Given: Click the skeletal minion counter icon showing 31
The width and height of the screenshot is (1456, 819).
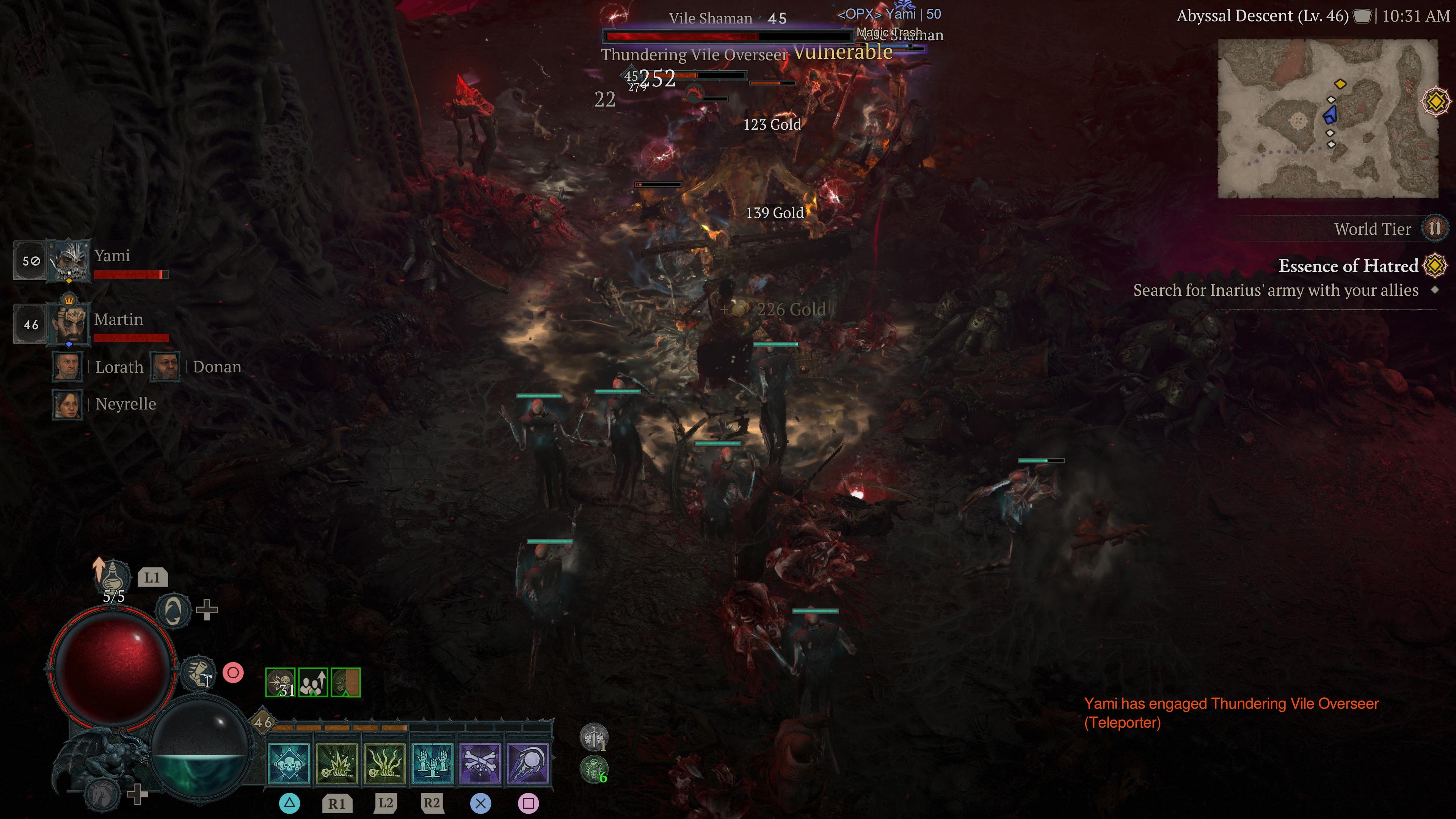Looking at the screenshot, I should pyautogui.click(x=281, y=682).
